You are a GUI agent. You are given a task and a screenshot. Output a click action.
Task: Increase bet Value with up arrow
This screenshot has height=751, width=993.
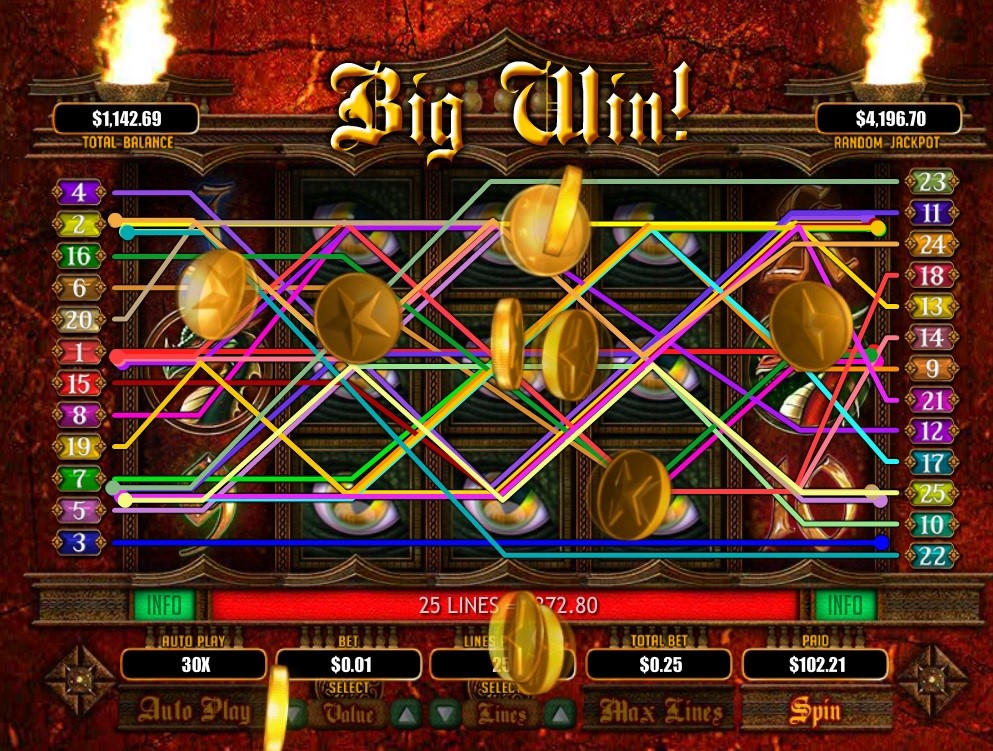[x=403, y=713]
